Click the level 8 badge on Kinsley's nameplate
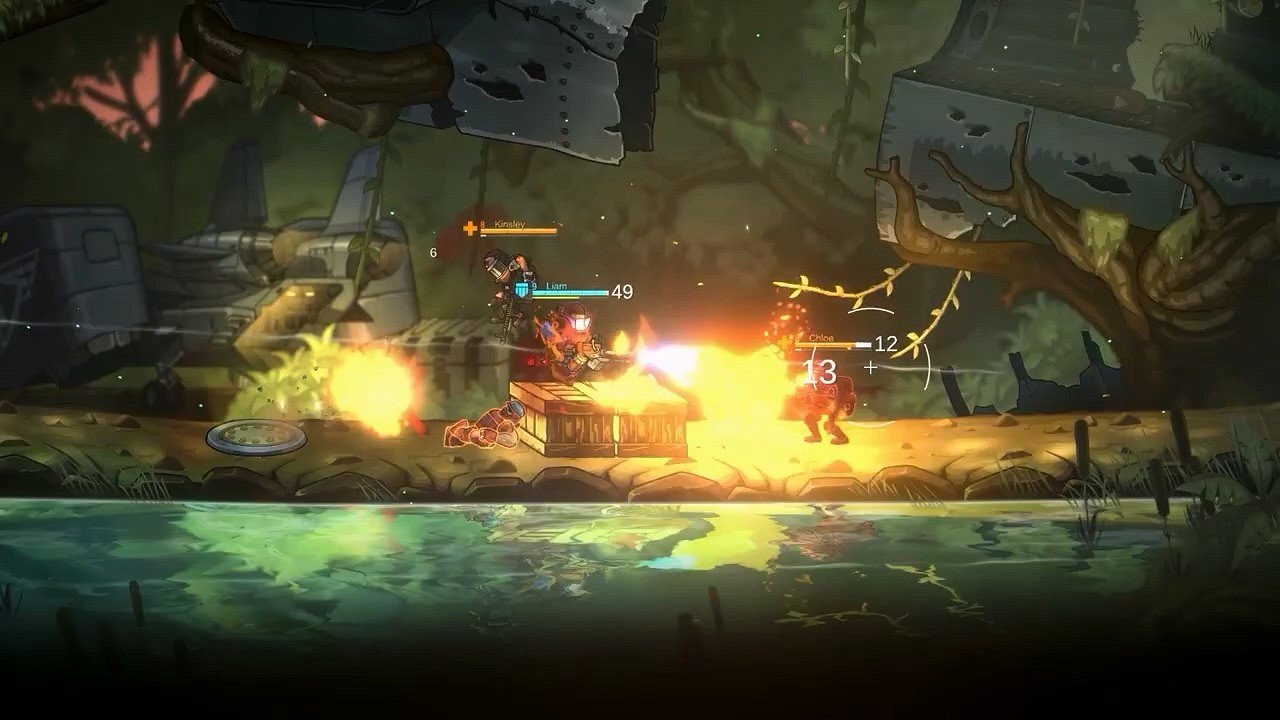The image size is (1280, 720). pos(482,224)
